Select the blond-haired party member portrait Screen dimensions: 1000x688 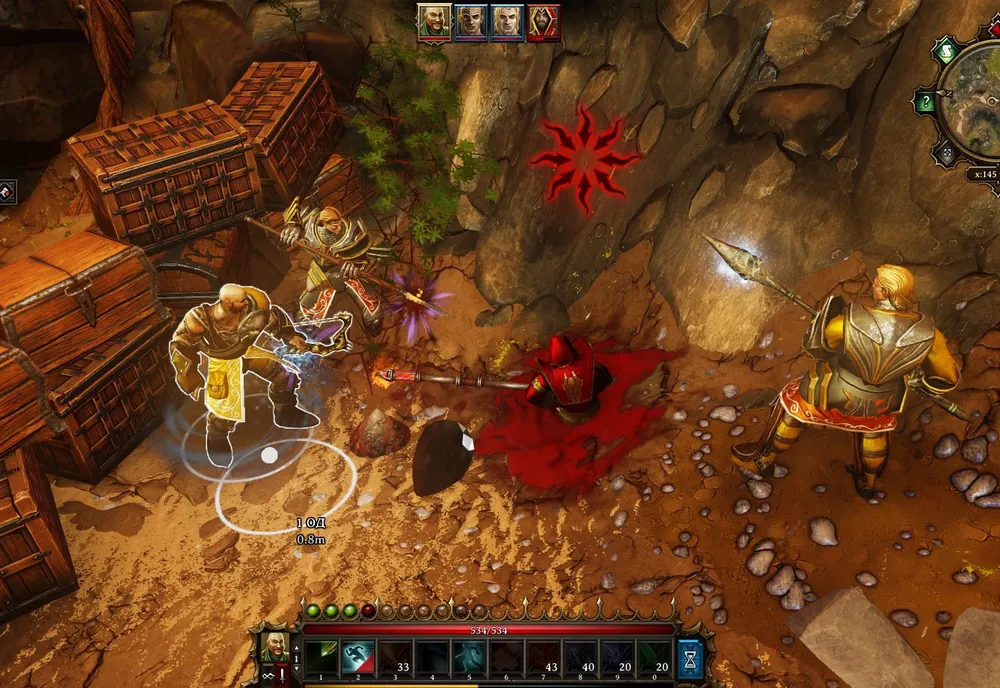coord(507,21)
